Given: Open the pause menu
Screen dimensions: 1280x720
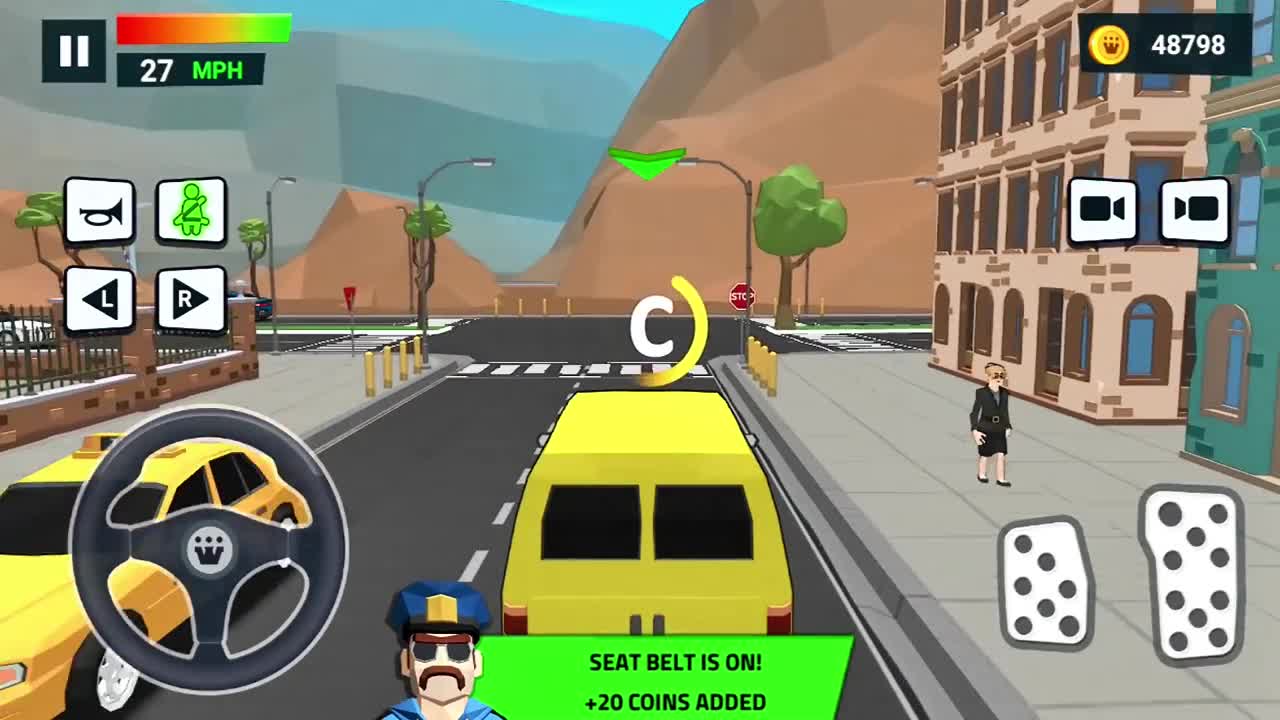Looking at the screenshot, I should pos(72,49).
